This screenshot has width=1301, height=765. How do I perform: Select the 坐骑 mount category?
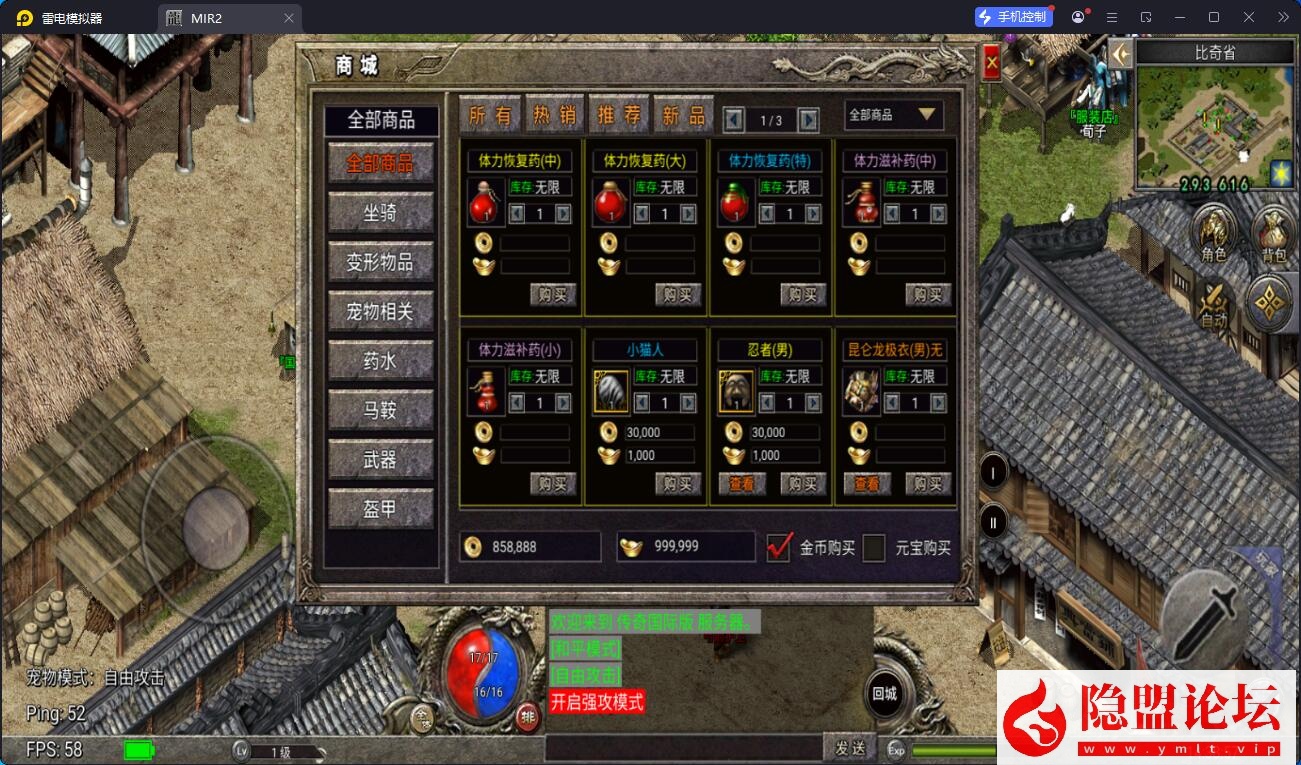(380, 212)
